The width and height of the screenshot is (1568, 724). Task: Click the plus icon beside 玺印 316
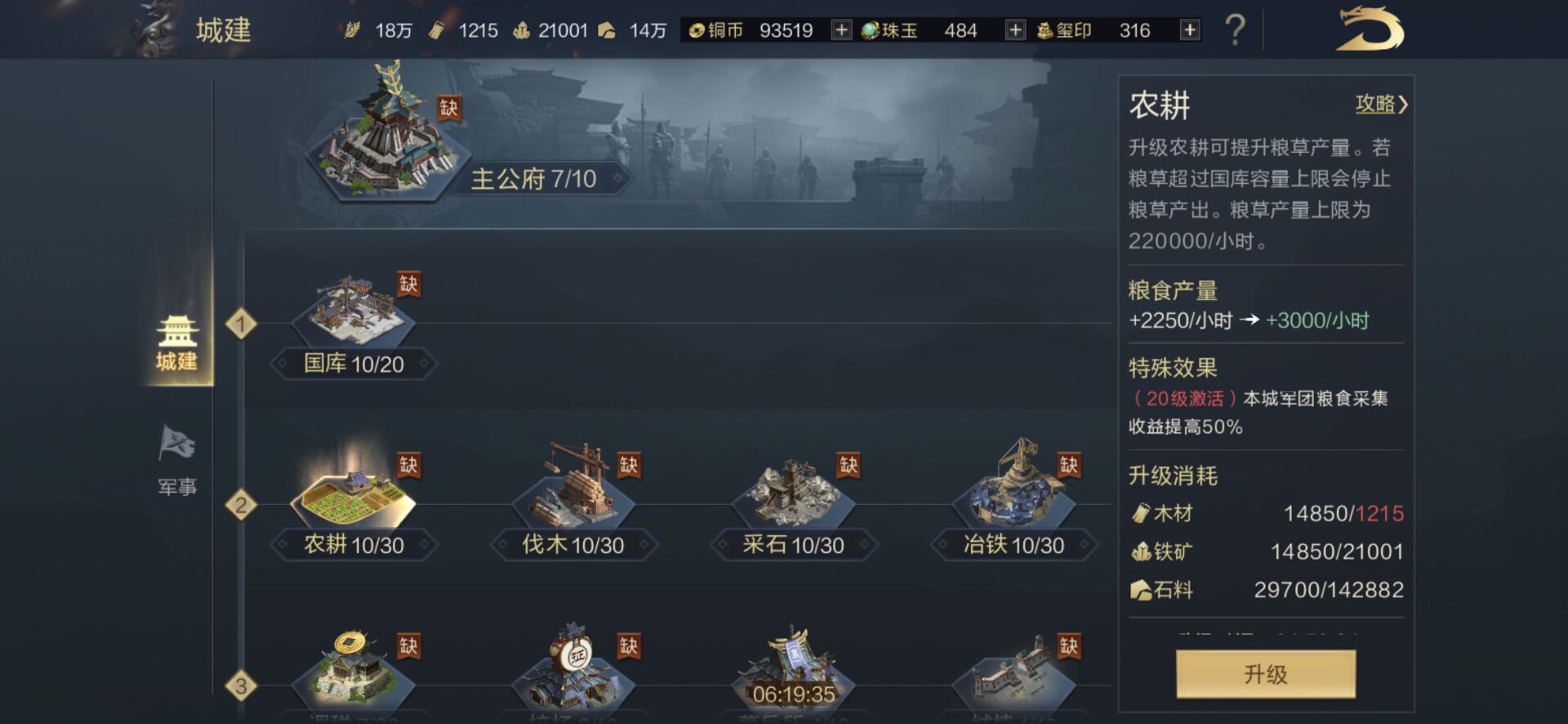[1189, 29]
